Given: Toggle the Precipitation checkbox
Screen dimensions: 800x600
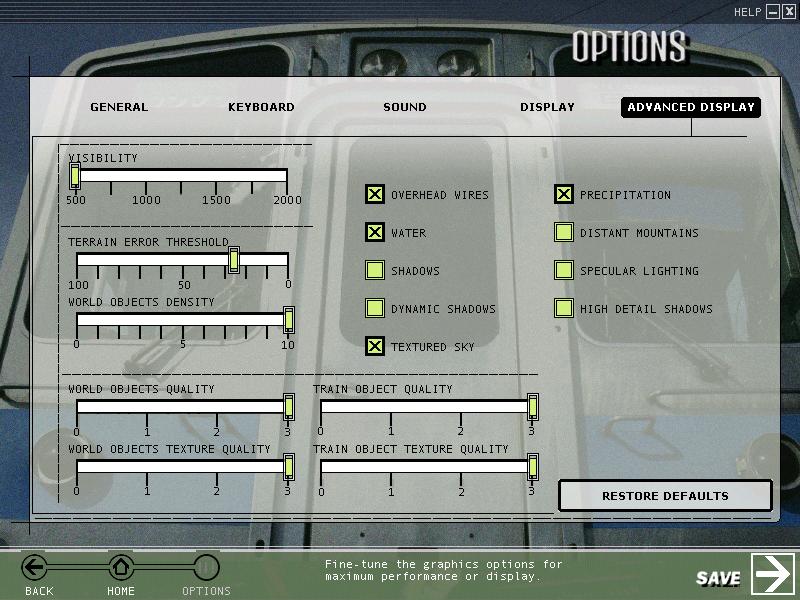Looking at the screenshot, I should point(564,195).
